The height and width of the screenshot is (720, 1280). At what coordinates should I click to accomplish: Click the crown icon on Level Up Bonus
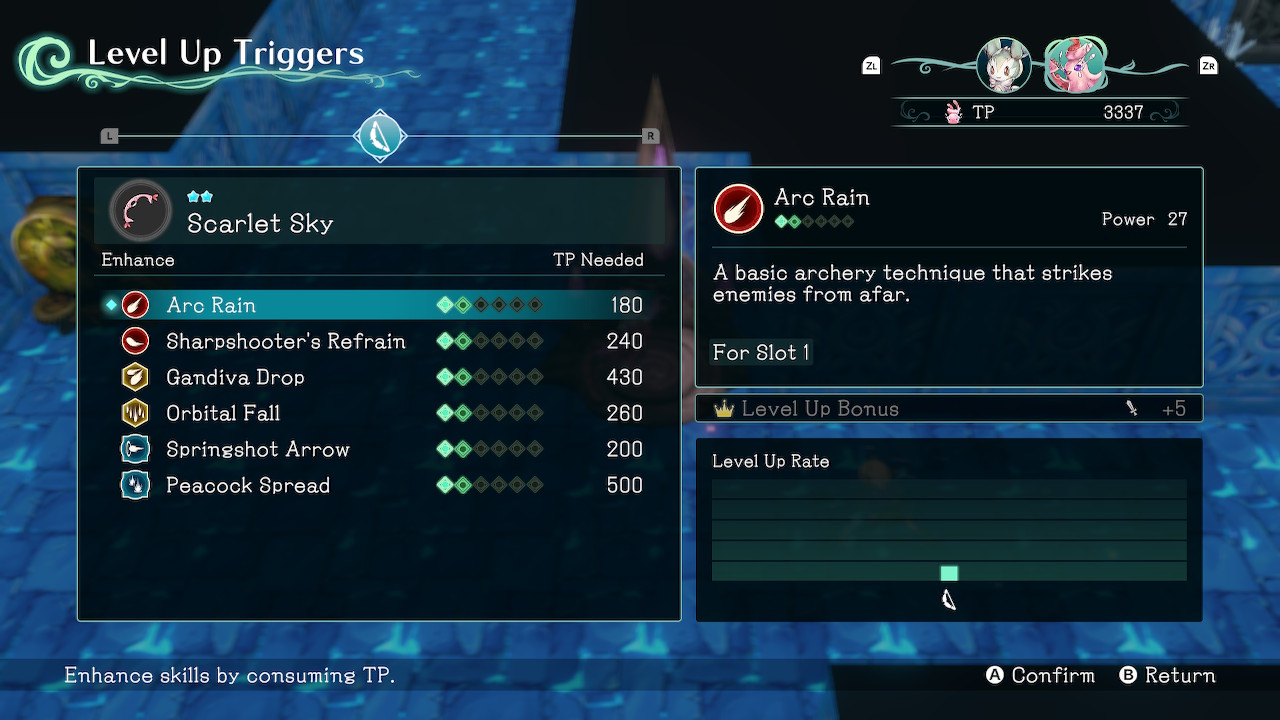[726, 408]
